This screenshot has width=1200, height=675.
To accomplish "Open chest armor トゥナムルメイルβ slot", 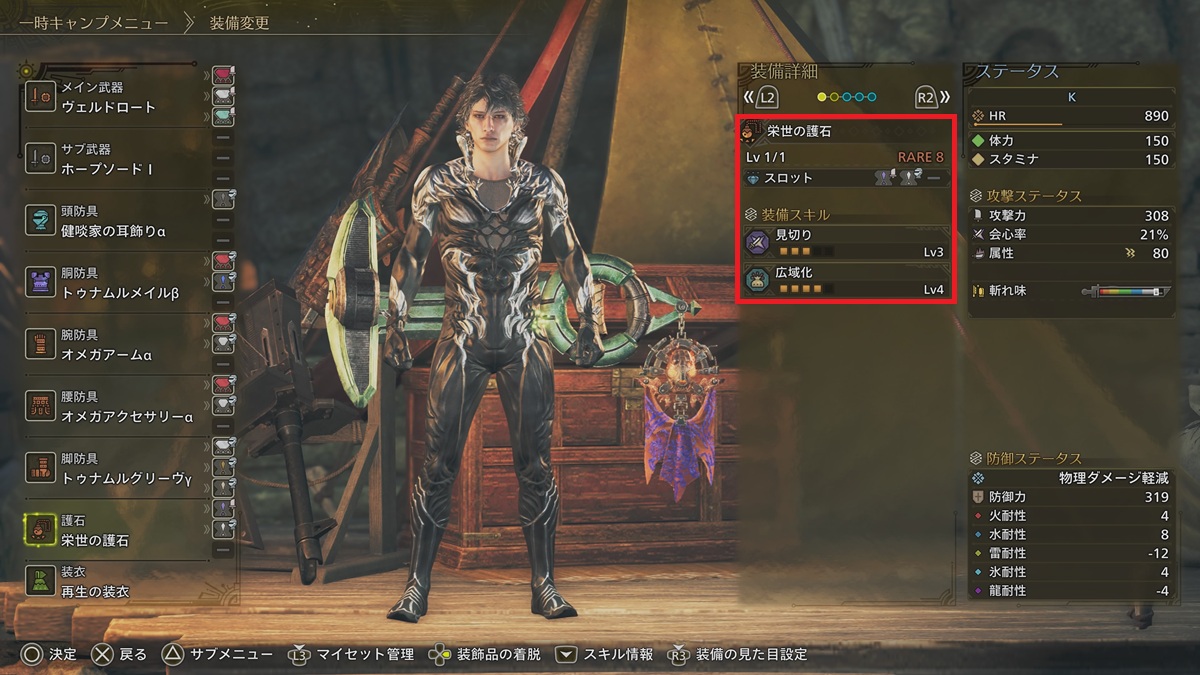I will [115, 283].
